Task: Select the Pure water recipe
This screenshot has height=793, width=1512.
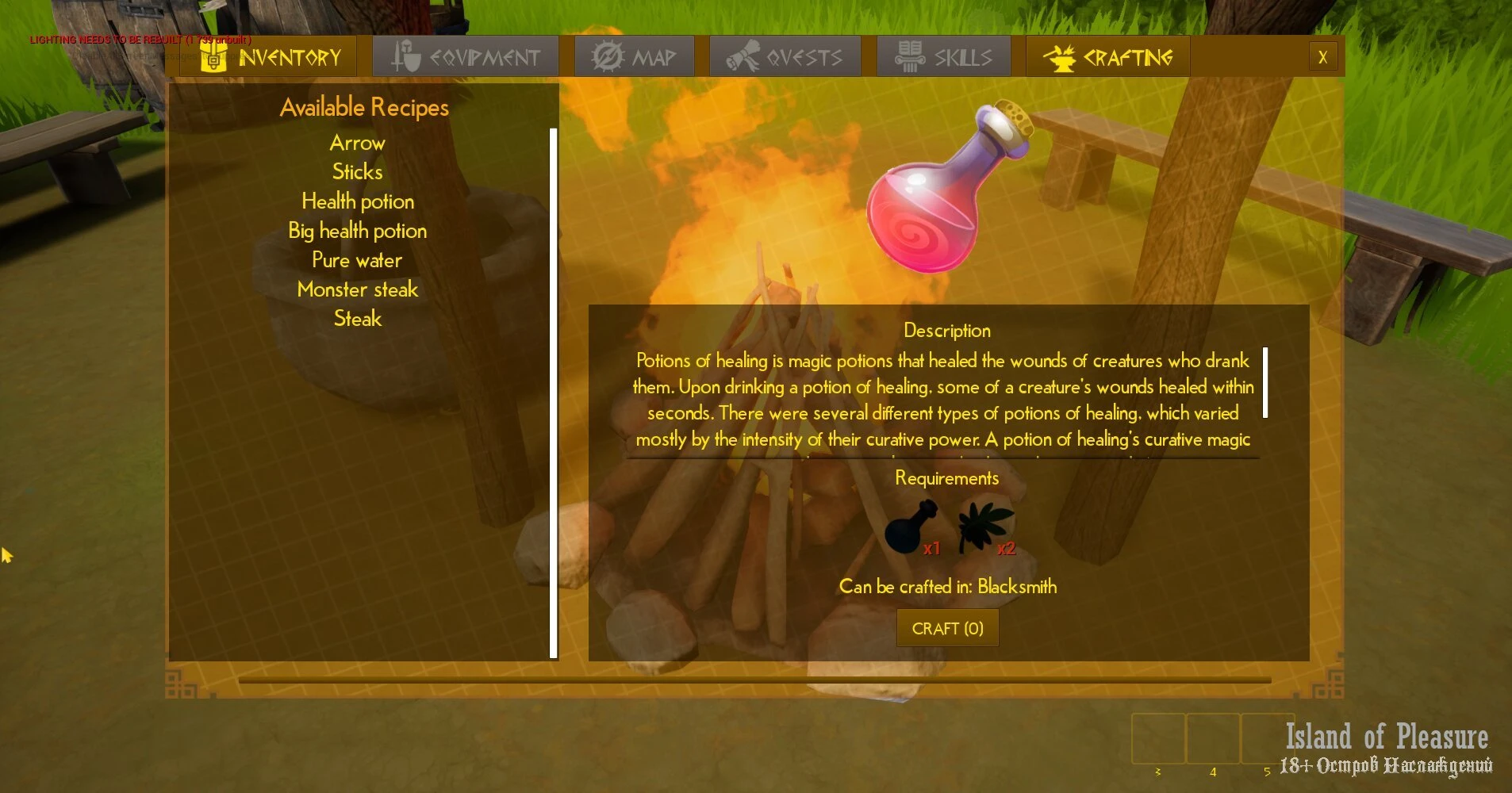Action: (358, 260)
